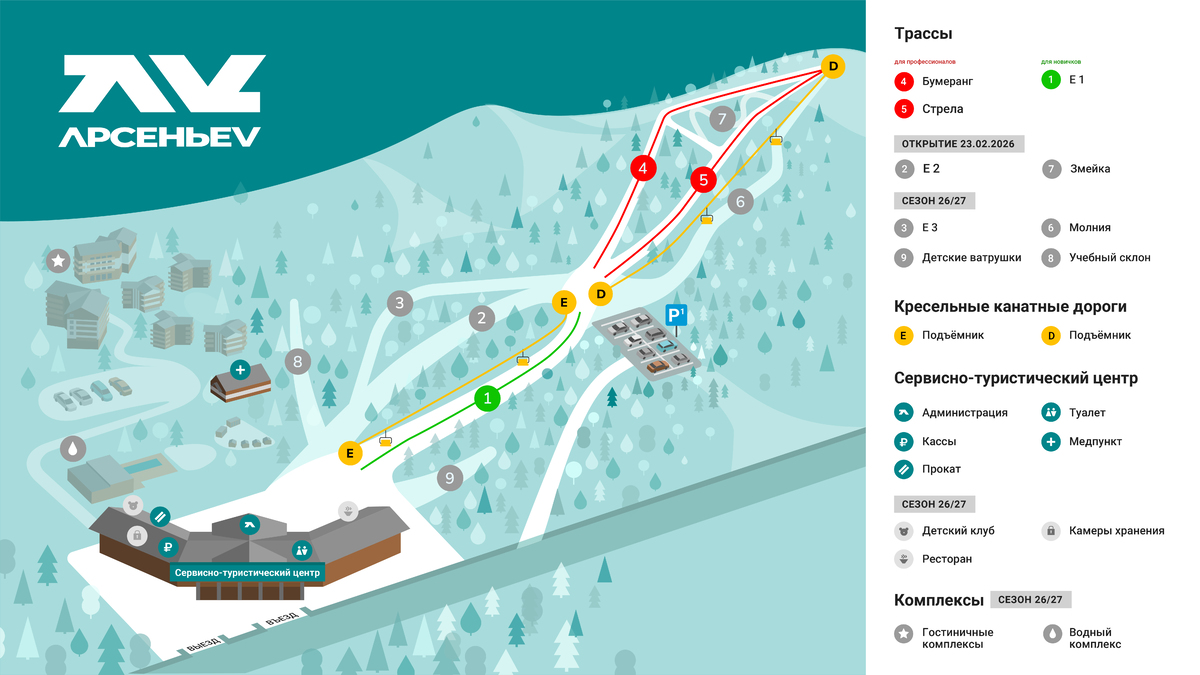The height and width of the screenshot is (675, 1200).
Task: Select the Молния trail legend entry
Action: tap(1089, 228)
